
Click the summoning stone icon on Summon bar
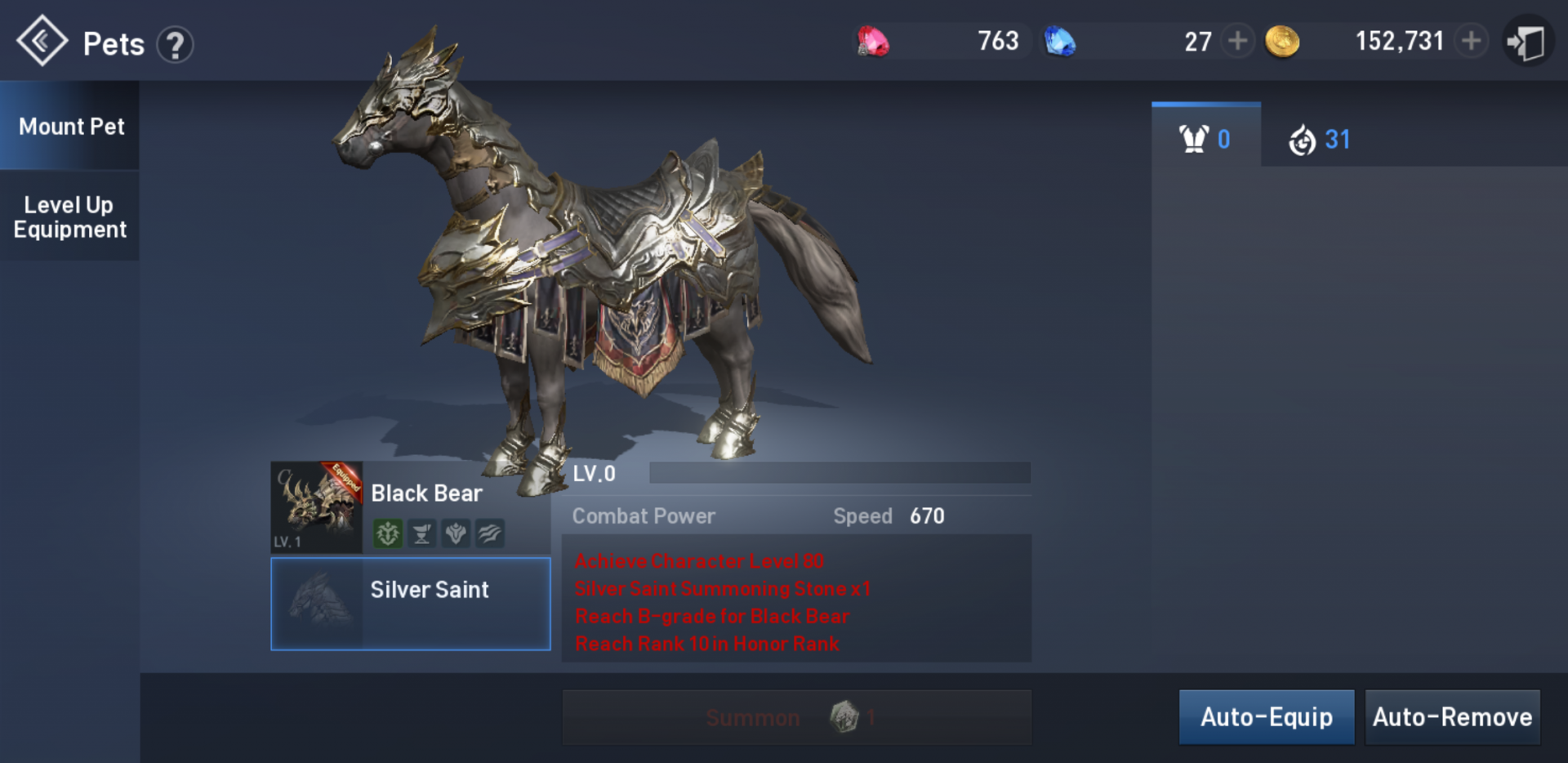pyautogui.click(x=845, y=717)
